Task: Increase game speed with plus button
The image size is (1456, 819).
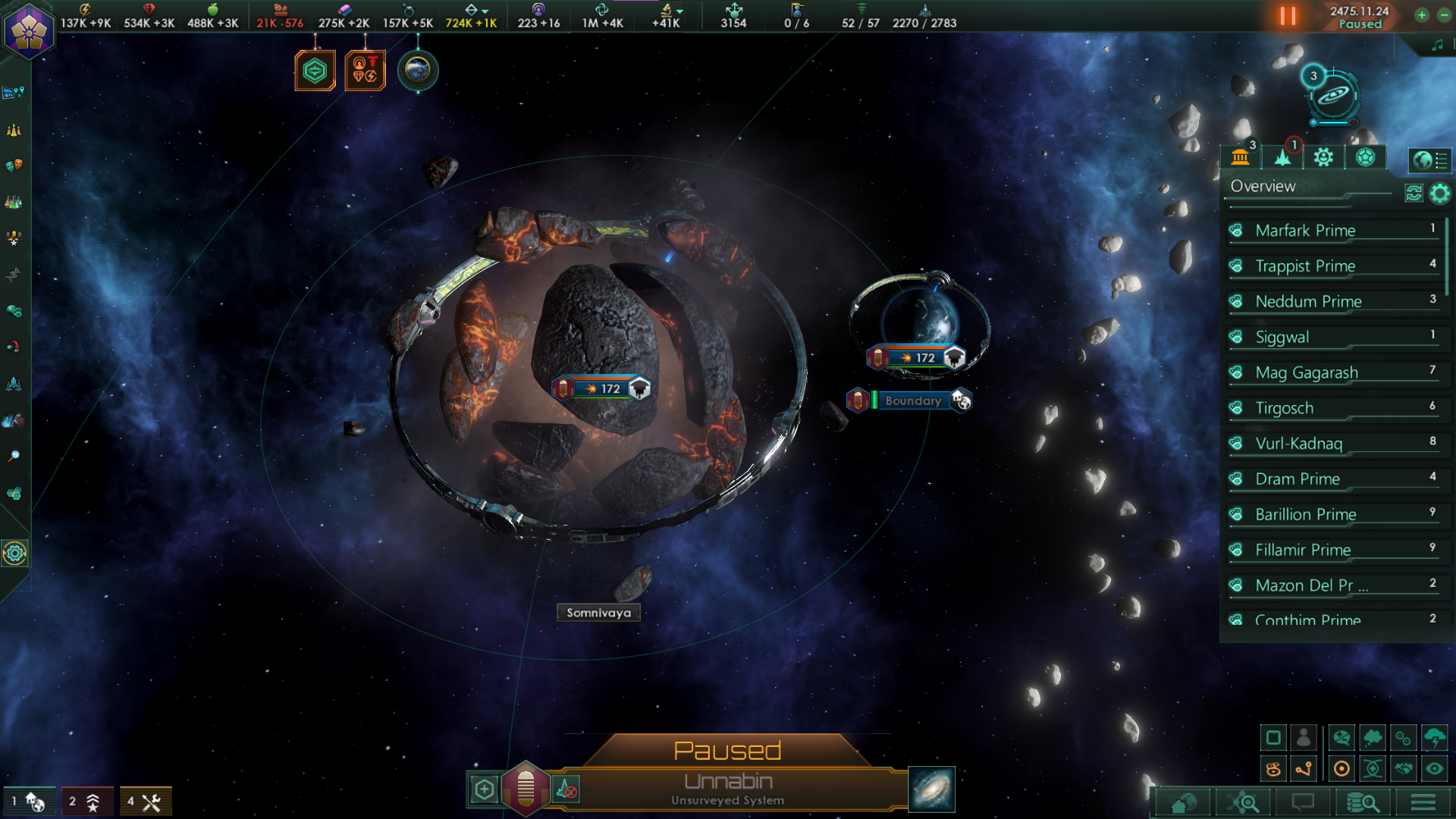Action: click(x=1422, y=15)
